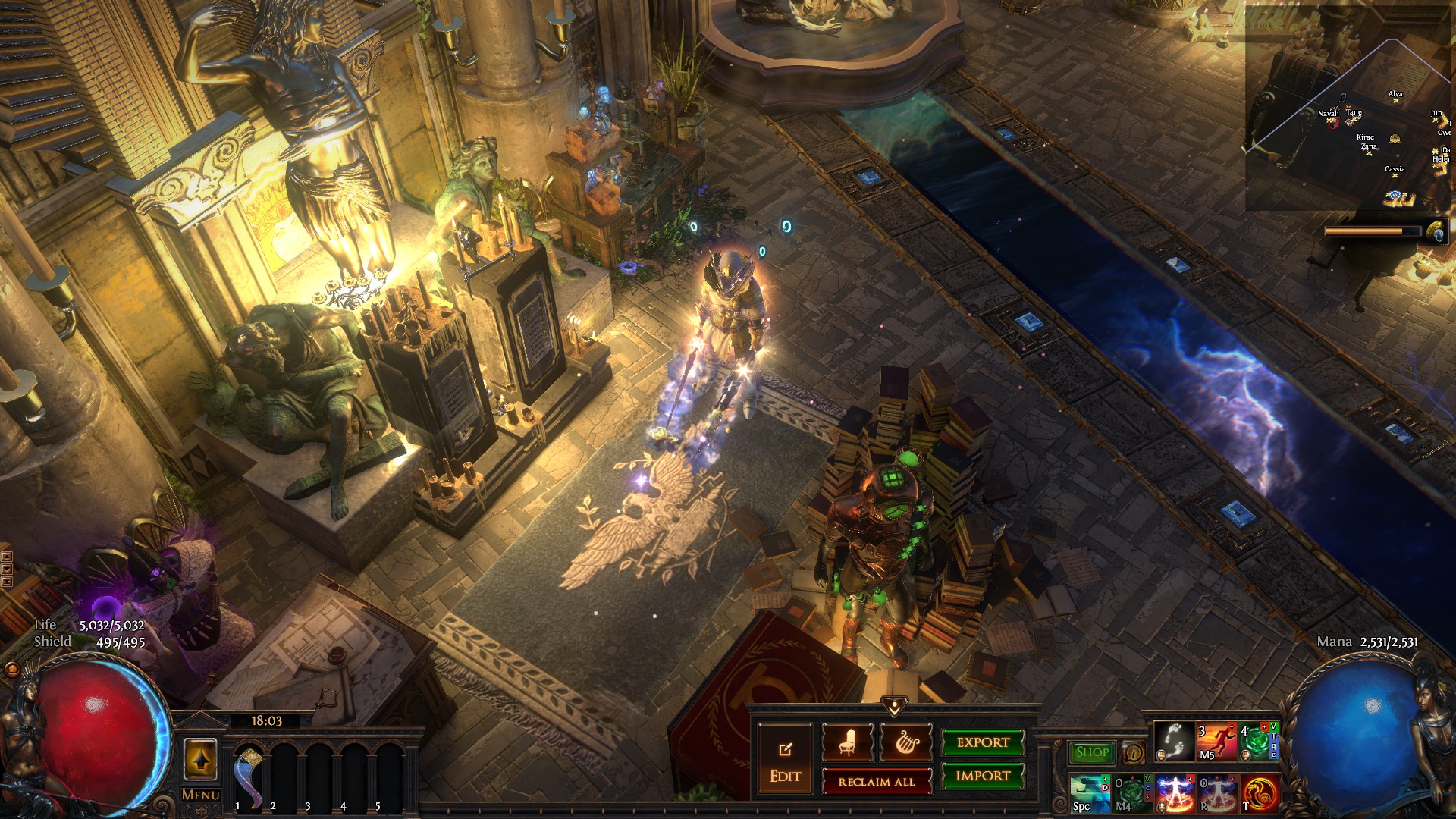This screenshot has width=1456, height=819.
Task: Import a hideout layout
Action: (x=983, y=776)
